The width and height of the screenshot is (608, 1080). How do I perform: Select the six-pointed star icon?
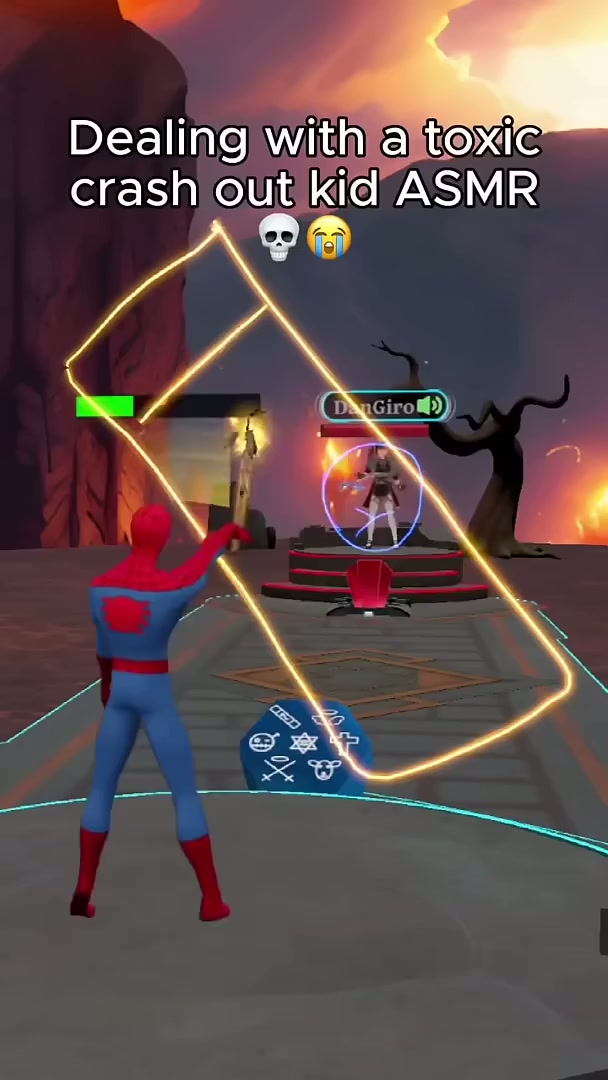click(x=303, y=743)
